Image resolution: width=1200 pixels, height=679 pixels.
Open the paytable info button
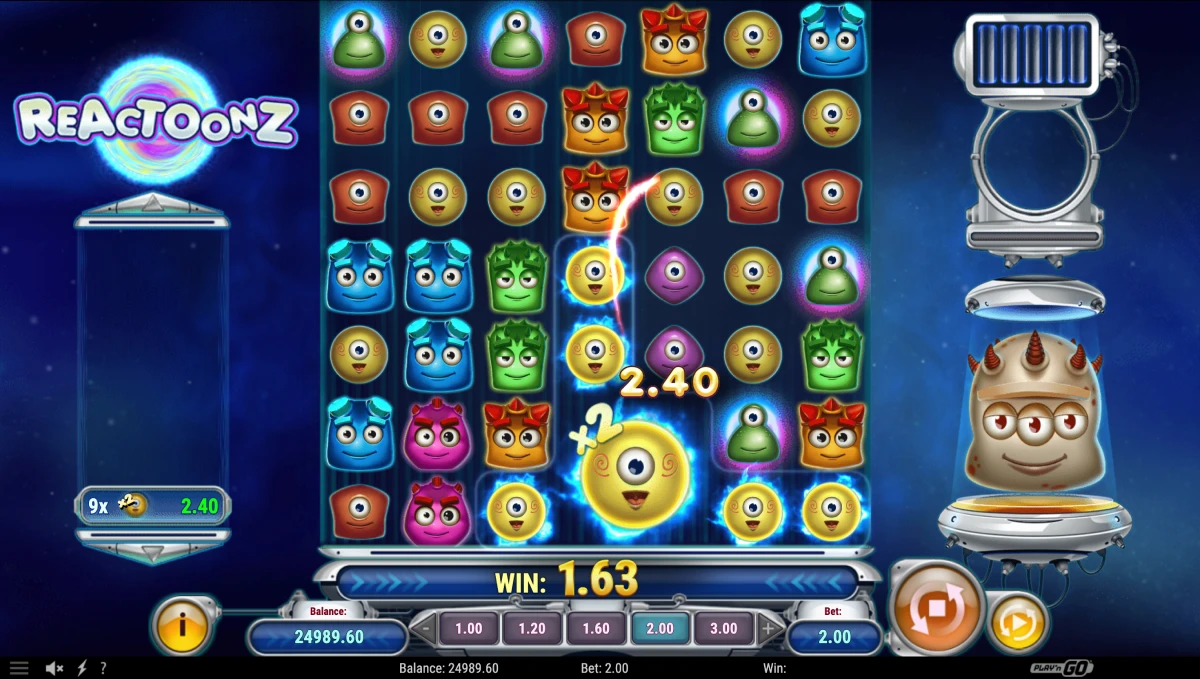(x=182, y=625)
